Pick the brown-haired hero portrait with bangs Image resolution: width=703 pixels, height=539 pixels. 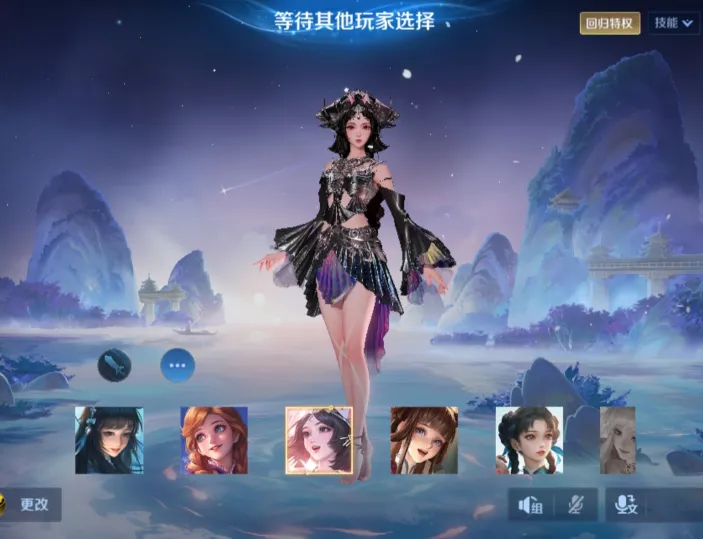(424, 440)
